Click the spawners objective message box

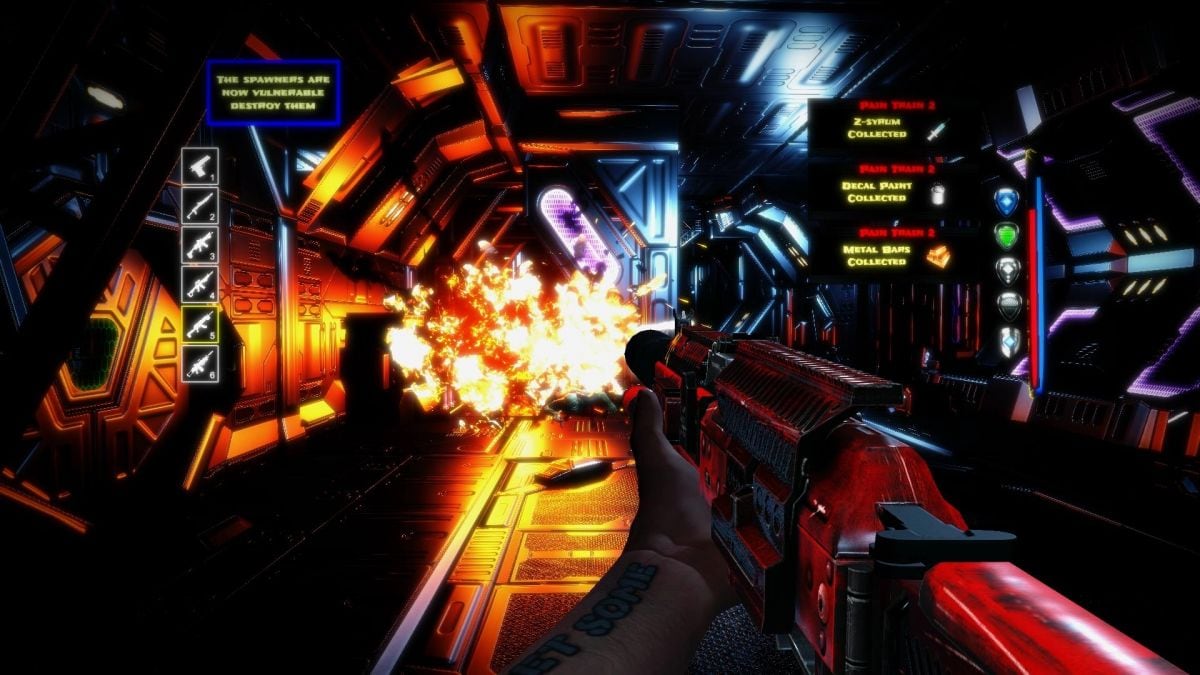(273, 93)
